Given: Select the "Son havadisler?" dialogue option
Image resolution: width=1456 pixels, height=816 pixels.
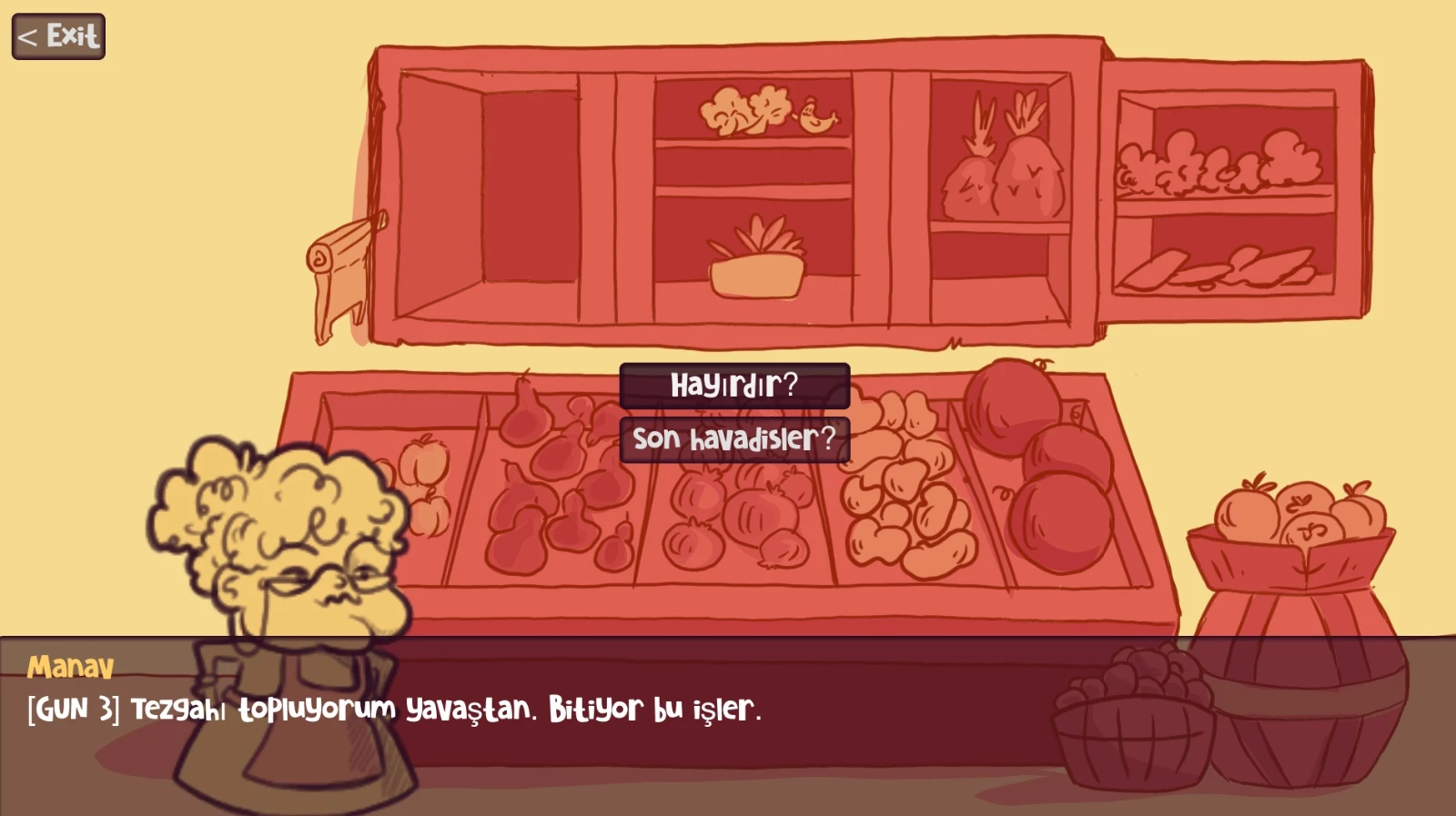Looking at the screenshot, I should pyautogui.click(x=734, y=439).
